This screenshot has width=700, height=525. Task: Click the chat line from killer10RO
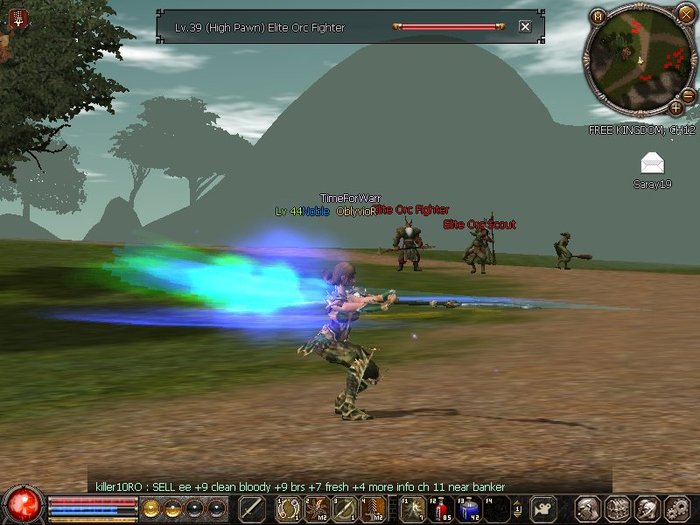[x=300, y=487]
